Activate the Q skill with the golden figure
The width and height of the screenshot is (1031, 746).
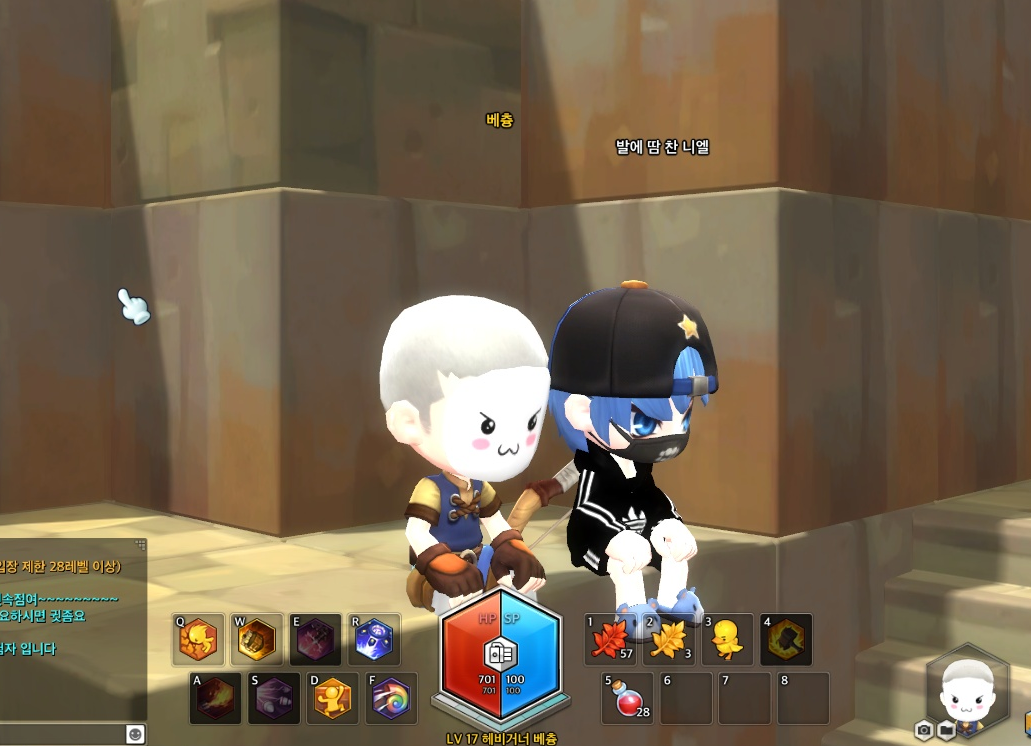198,640
